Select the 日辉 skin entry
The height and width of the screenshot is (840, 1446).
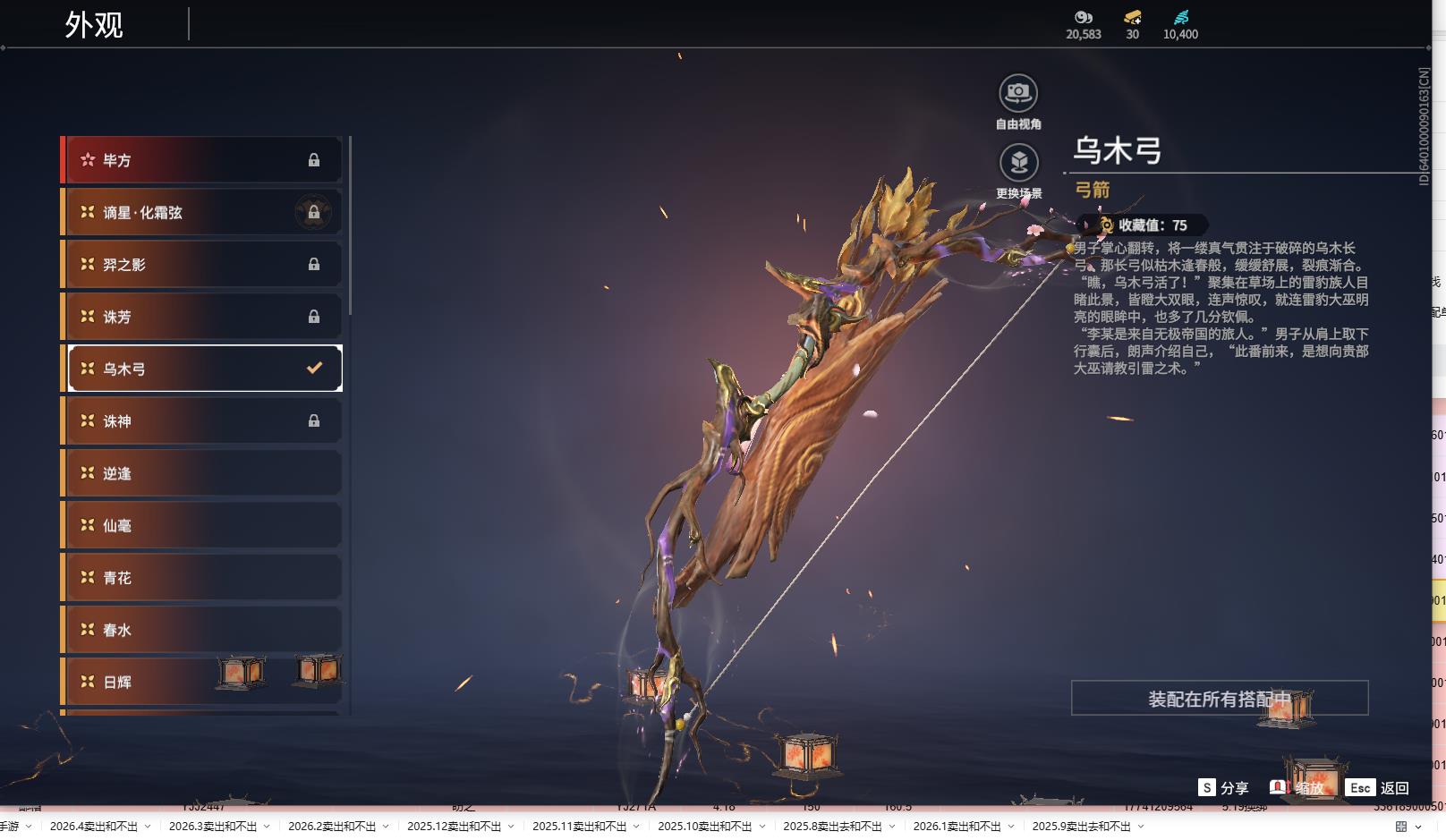[x=201, y=682]
